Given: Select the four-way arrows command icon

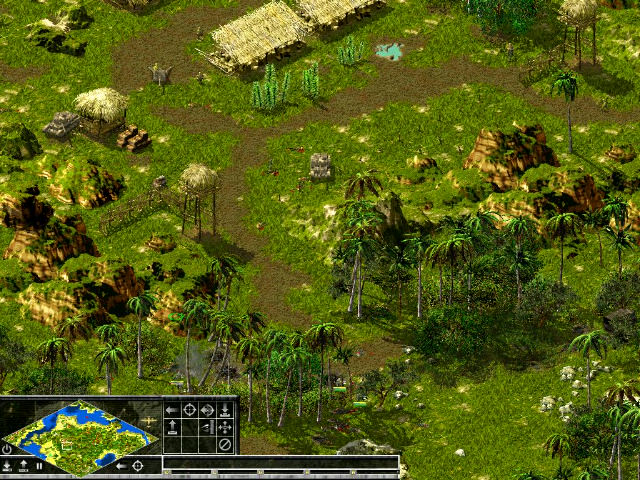Looking at the screenshot, I should coord(225,427).
